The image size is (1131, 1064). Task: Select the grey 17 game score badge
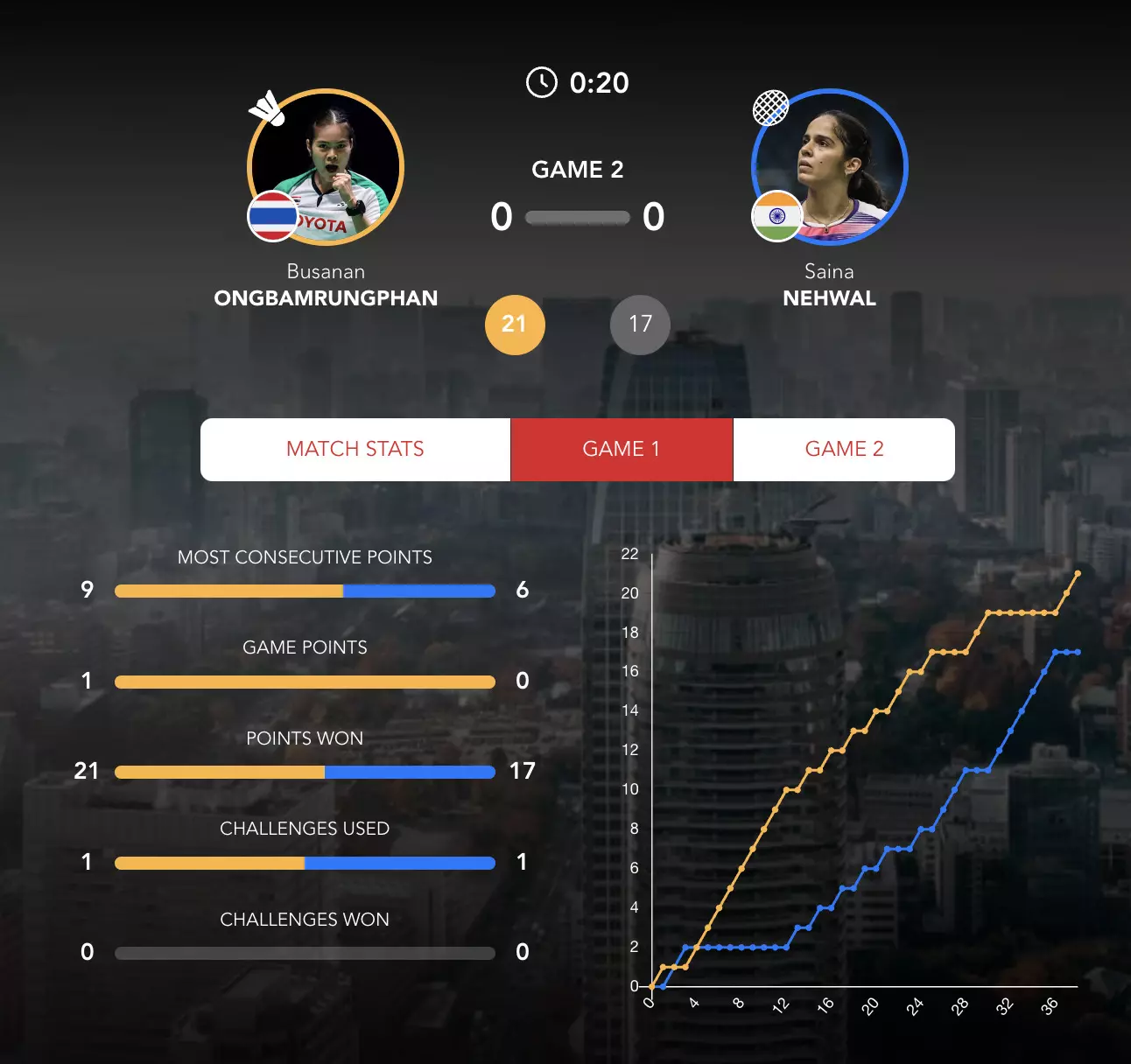[640, 325]
